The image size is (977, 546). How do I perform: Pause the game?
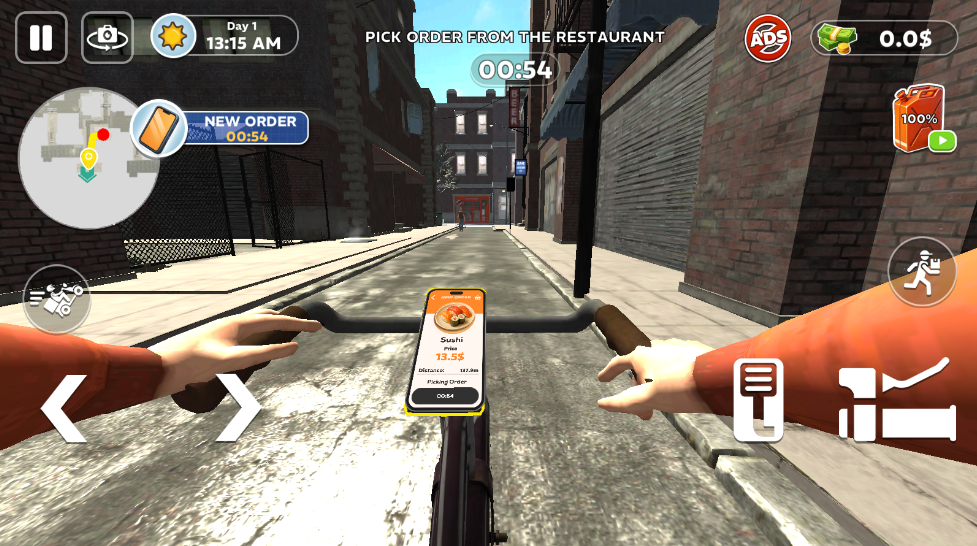pyautogui.click(x=41, y=38)
